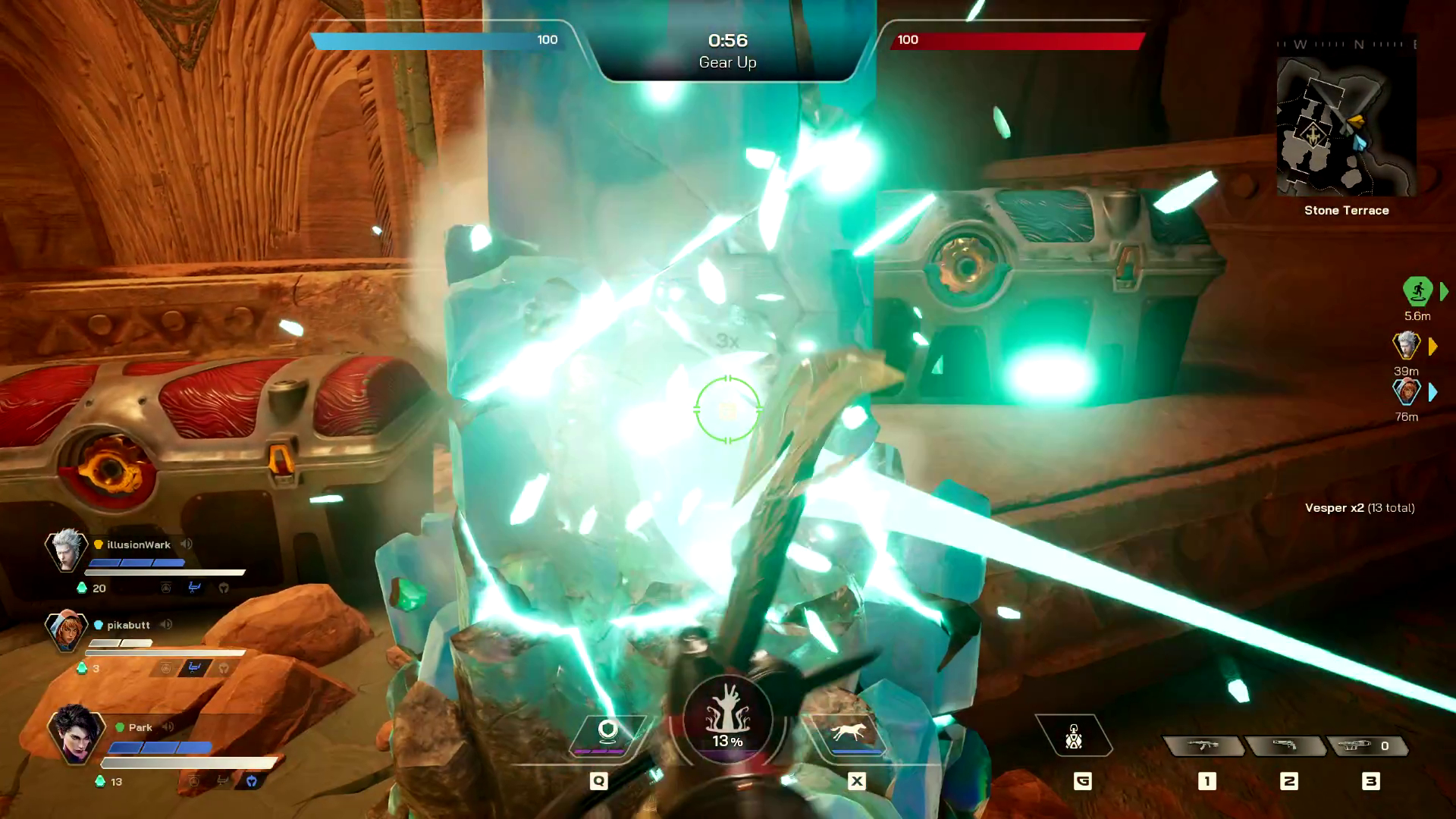Equip the assault rifle weapon slot

click(1203, 746)
